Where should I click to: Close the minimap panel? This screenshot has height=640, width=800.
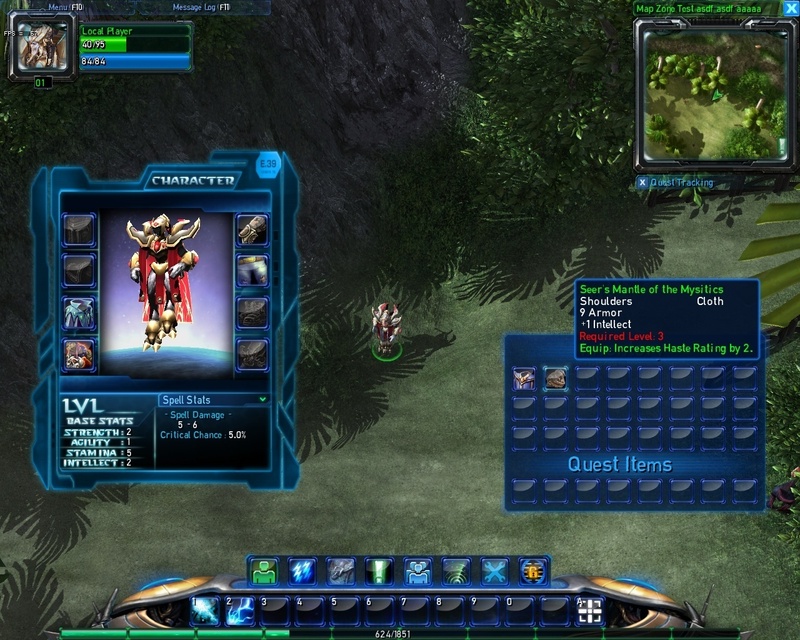point(791,8)
